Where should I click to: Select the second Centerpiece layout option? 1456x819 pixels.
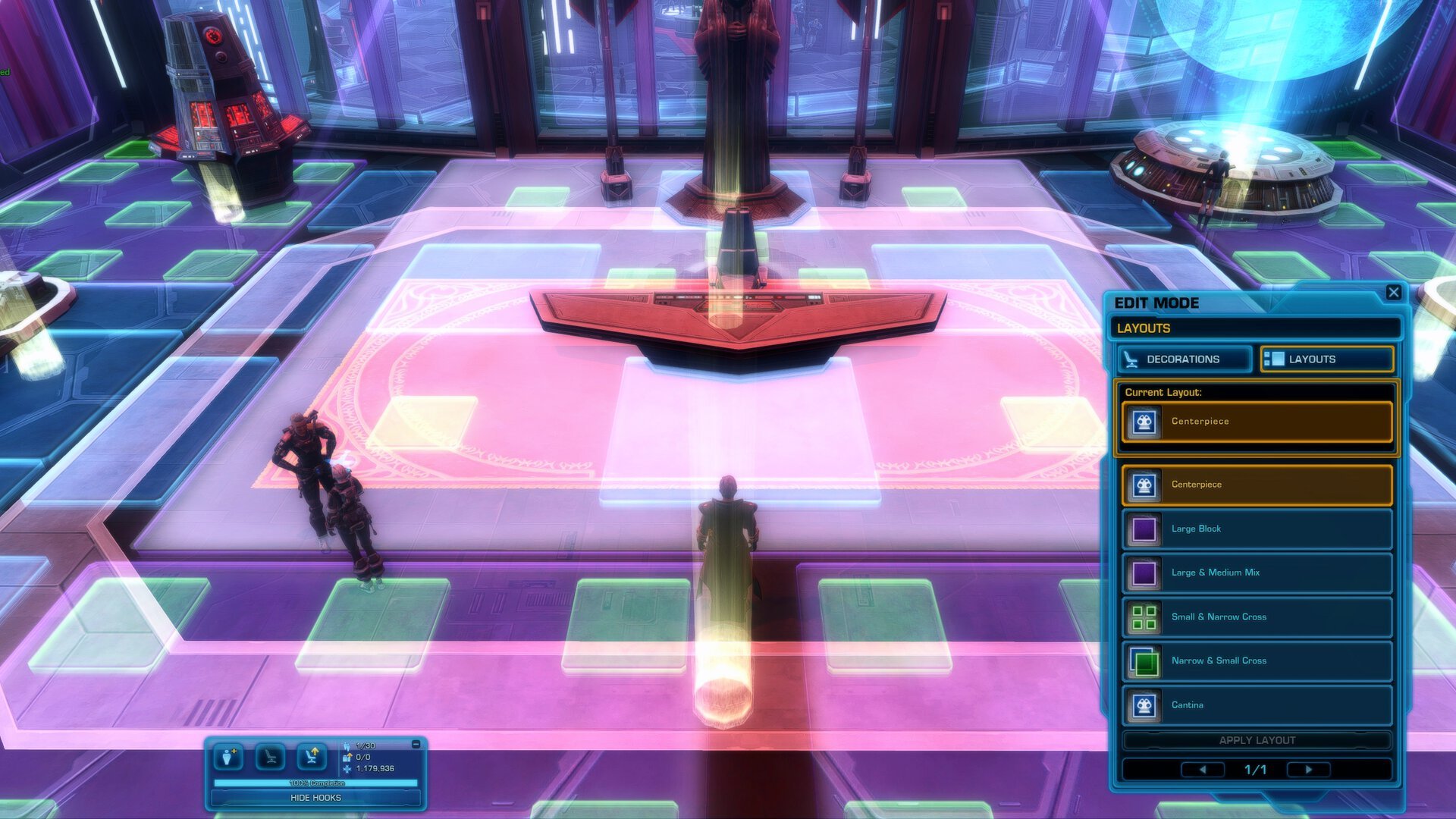point(1255,485)
